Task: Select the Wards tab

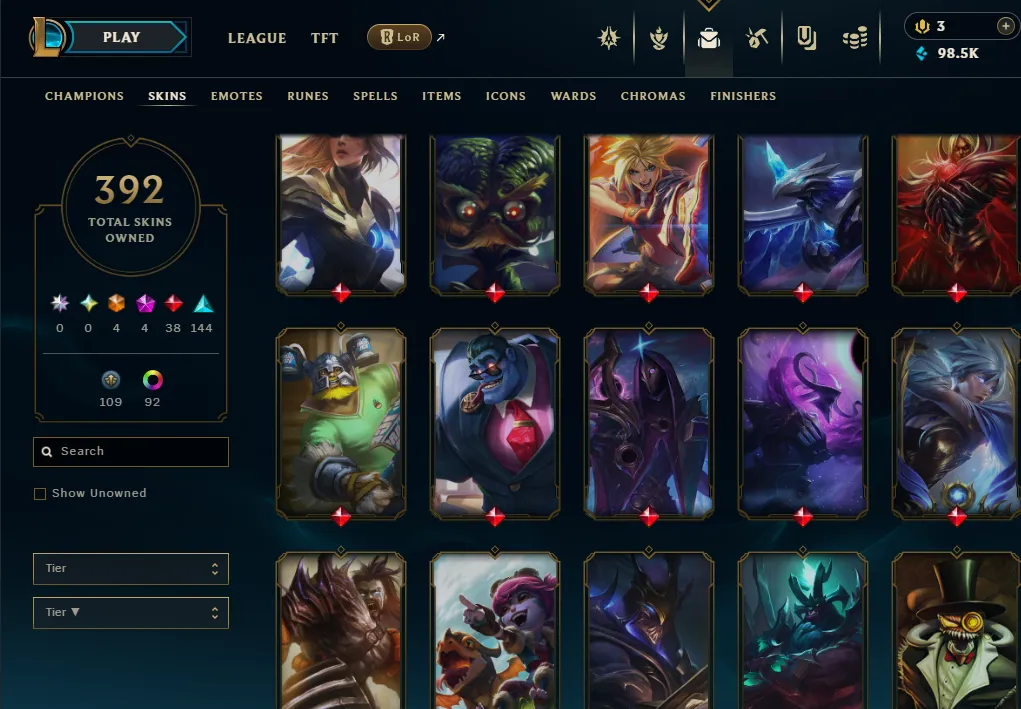Action: click(573, 96)
